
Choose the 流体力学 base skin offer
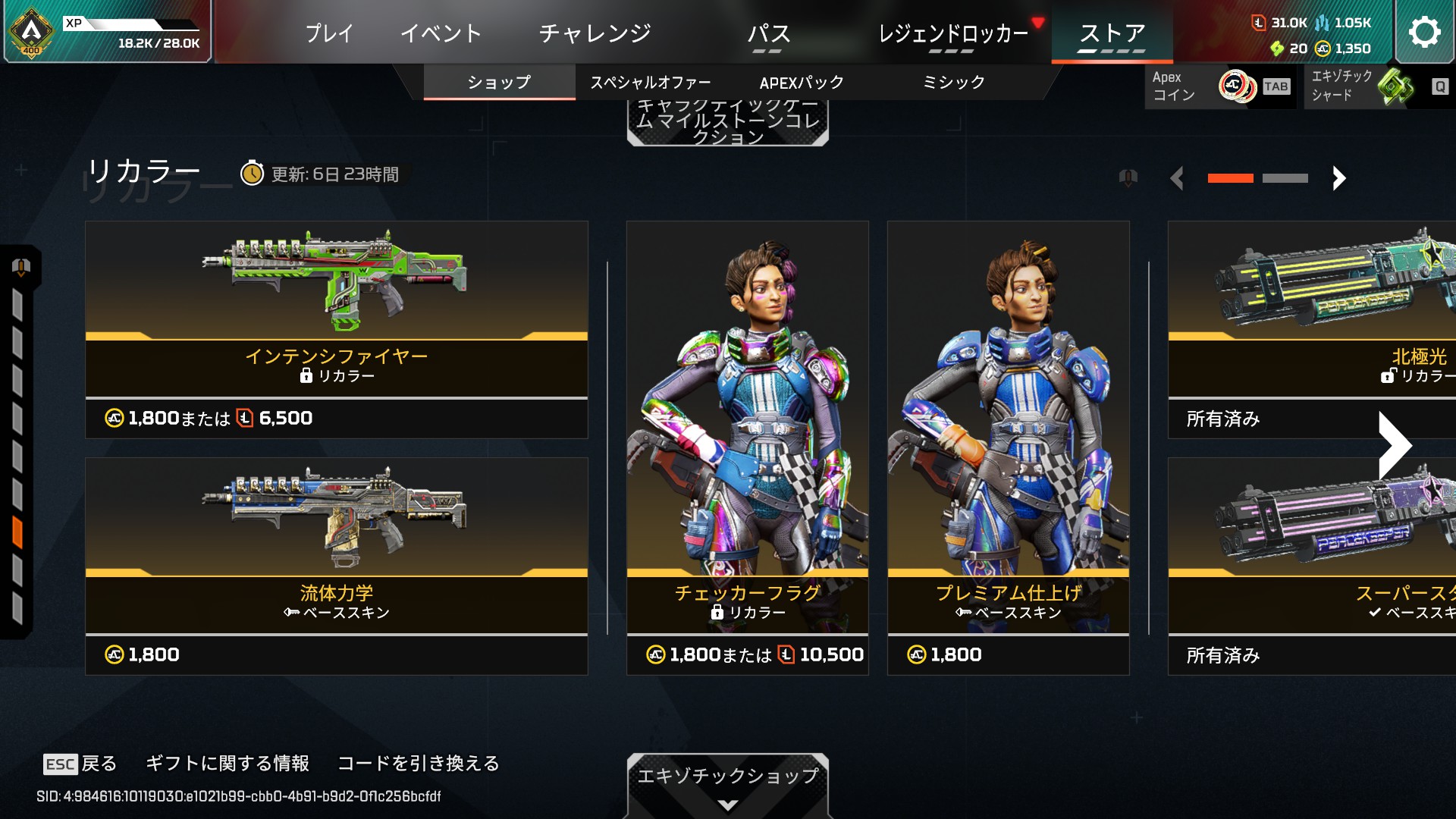pos(336,566)
